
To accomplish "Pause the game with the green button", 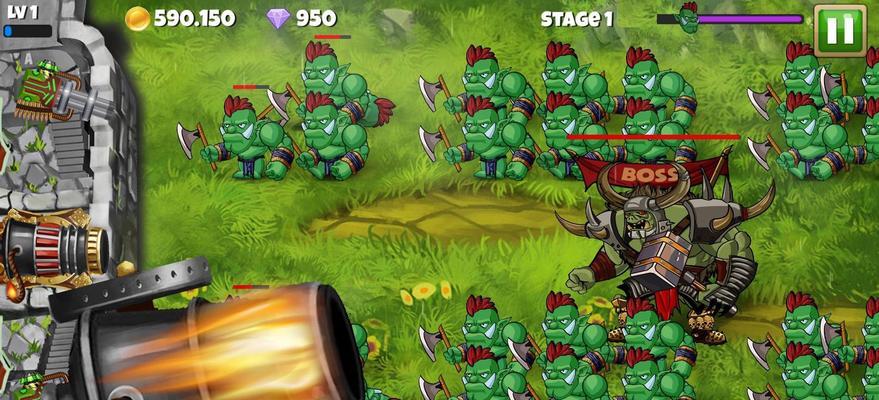I will [x=839, y=30].
